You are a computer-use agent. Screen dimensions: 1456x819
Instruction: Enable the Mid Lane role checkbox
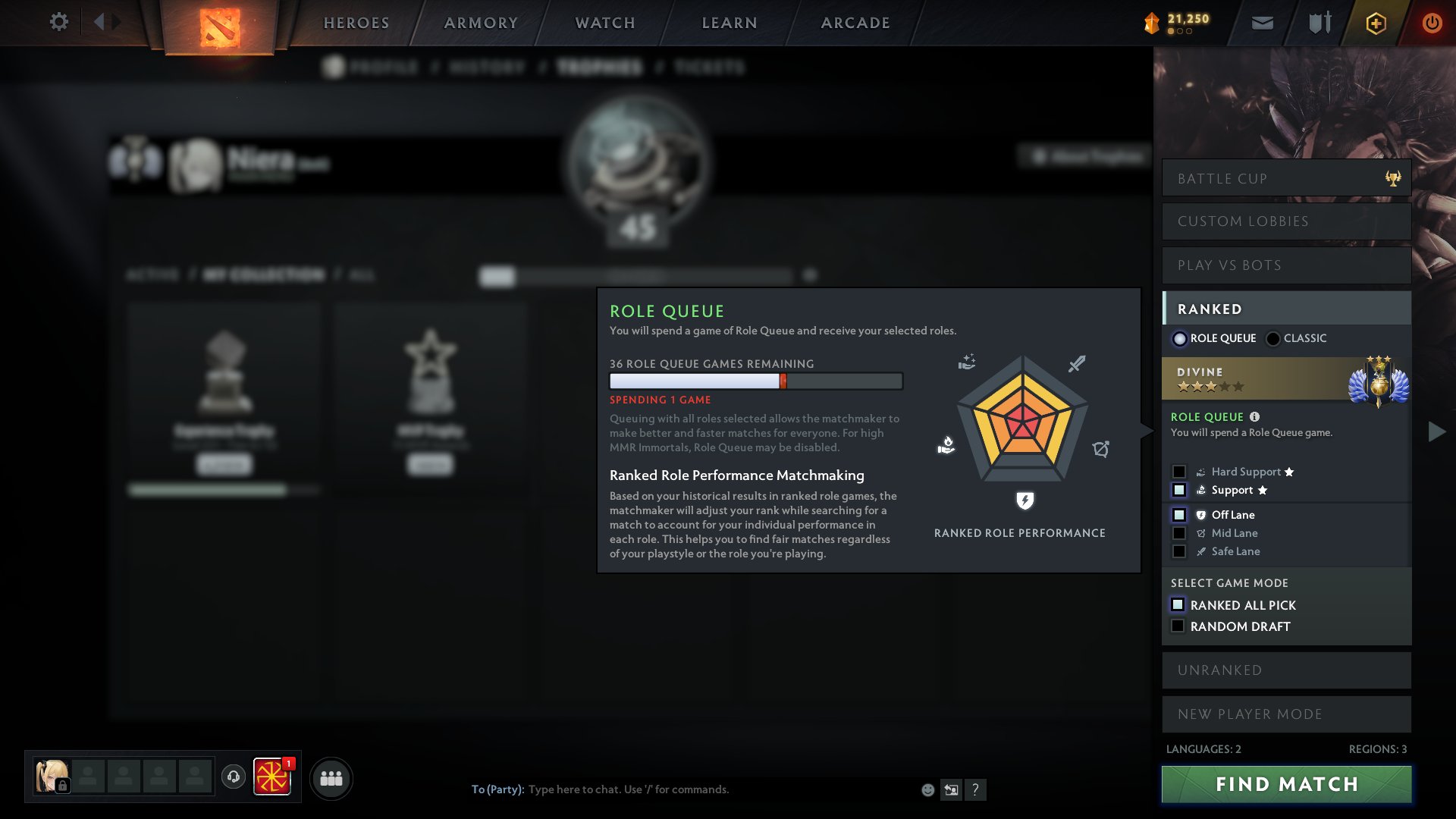(1179, 533)
